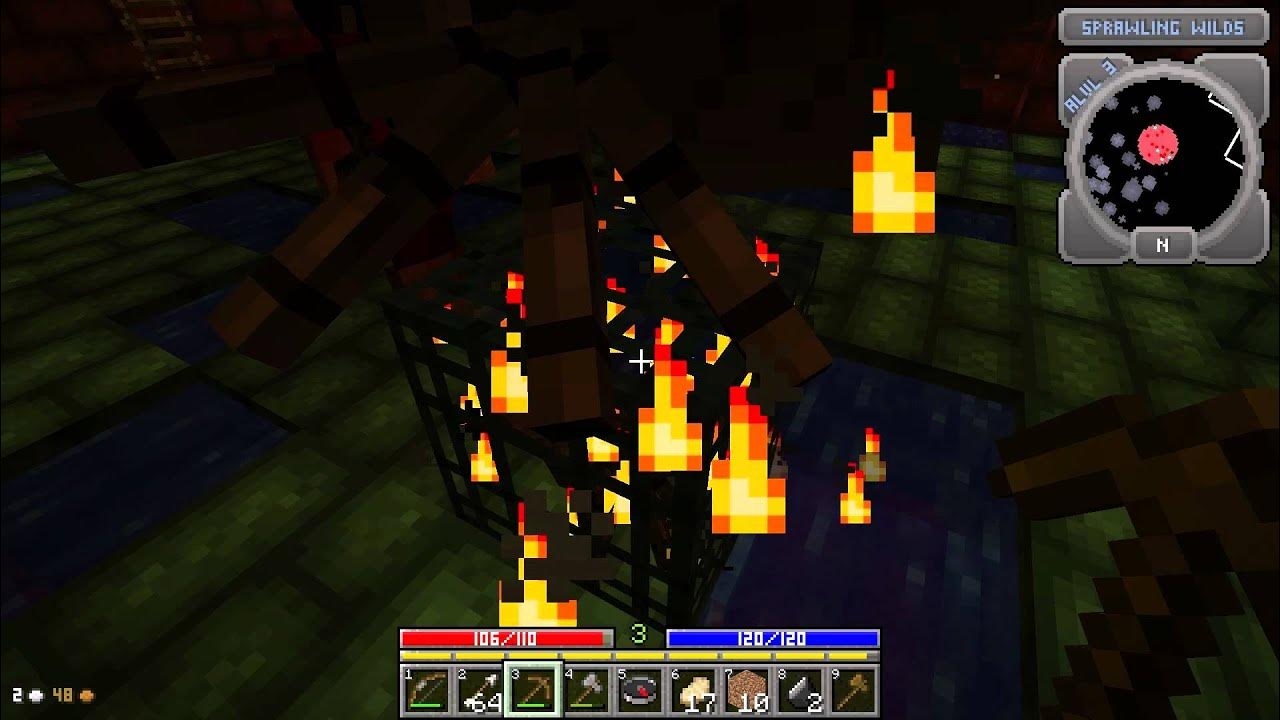Select the dirt block stack of 10
This screenshot has width=1280, height=720.
click(x=748, y=691)
